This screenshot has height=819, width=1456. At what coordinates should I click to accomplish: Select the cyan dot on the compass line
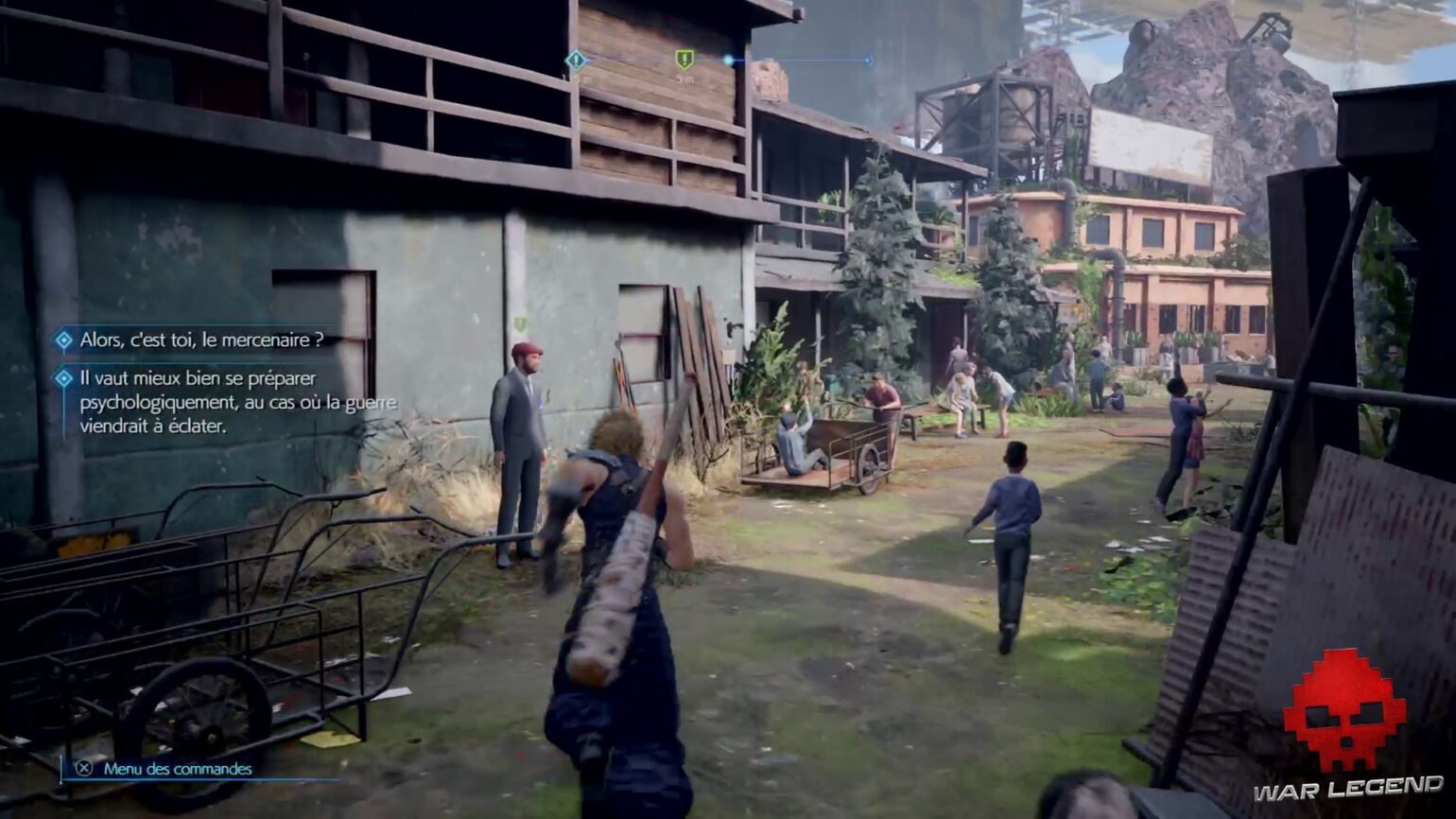tap(728, 60)
